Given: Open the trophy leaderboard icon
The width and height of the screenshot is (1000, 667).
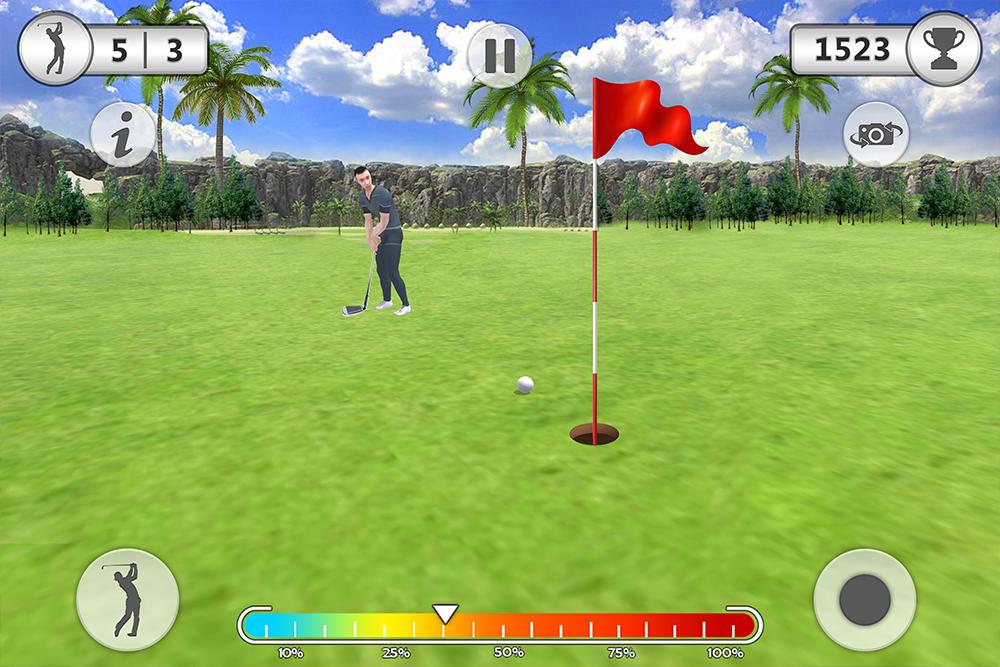Looking at the screenshot, I should [944, 49].
